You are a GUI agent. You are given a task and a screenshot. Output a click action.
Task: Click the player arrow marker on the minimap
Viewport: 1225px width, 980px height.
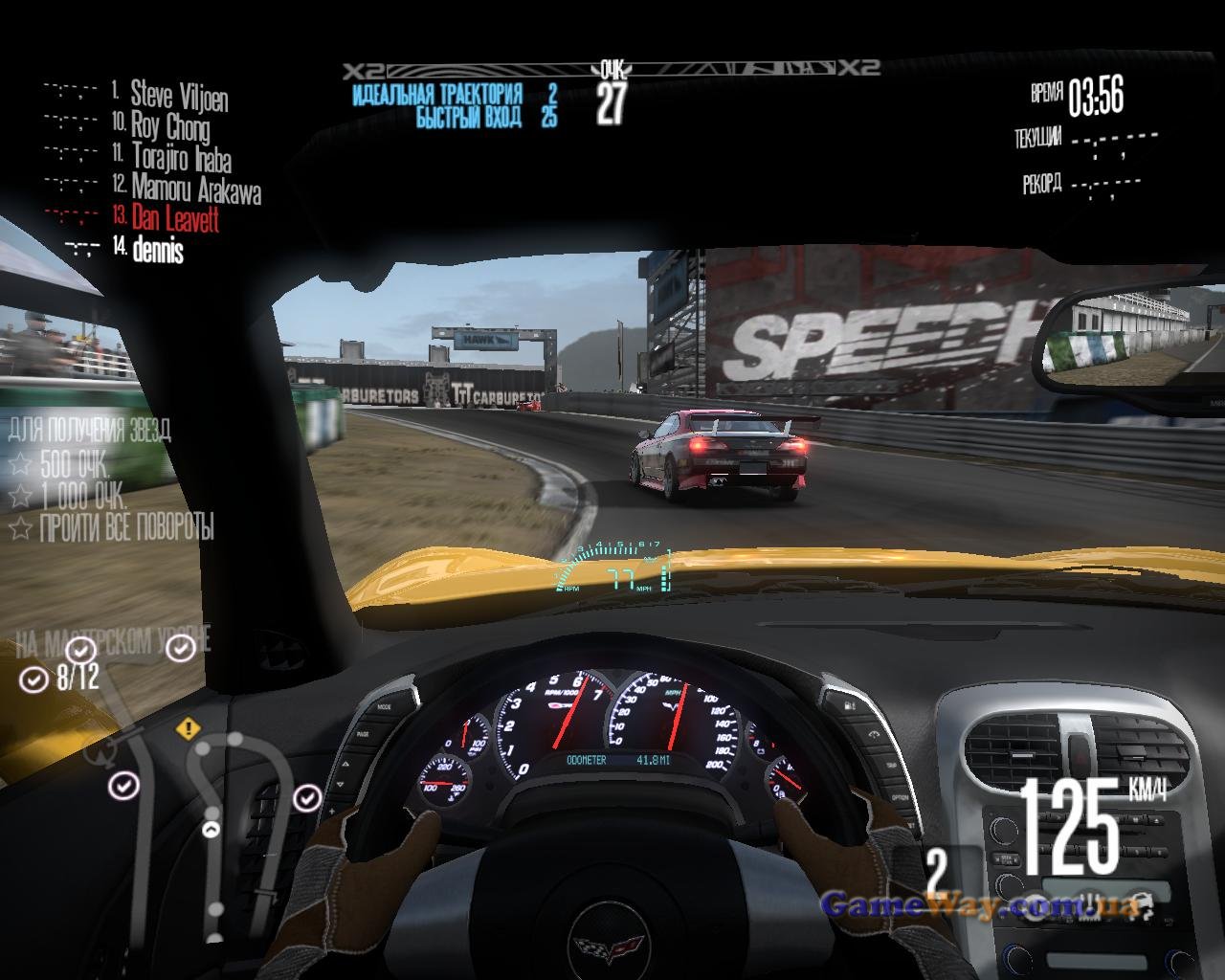point(212,830)
